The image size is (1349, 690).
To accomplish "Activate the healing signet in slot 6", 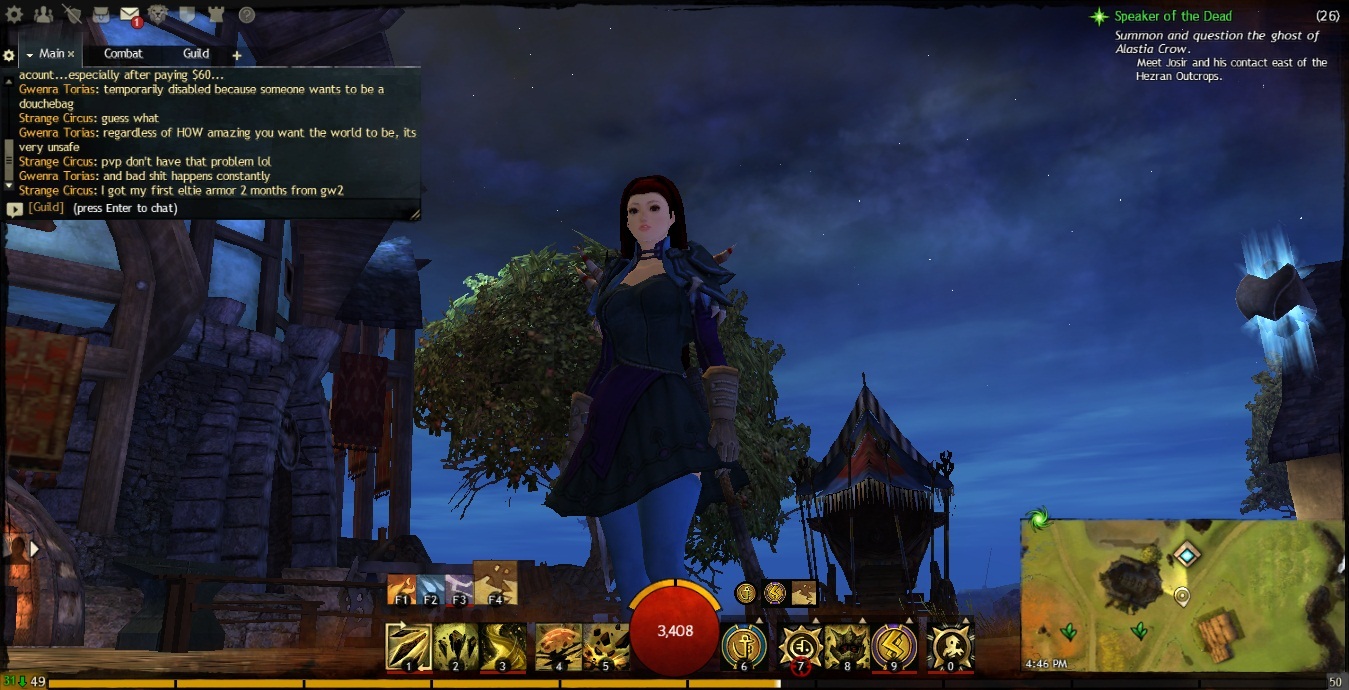I will tap(743, 646).
